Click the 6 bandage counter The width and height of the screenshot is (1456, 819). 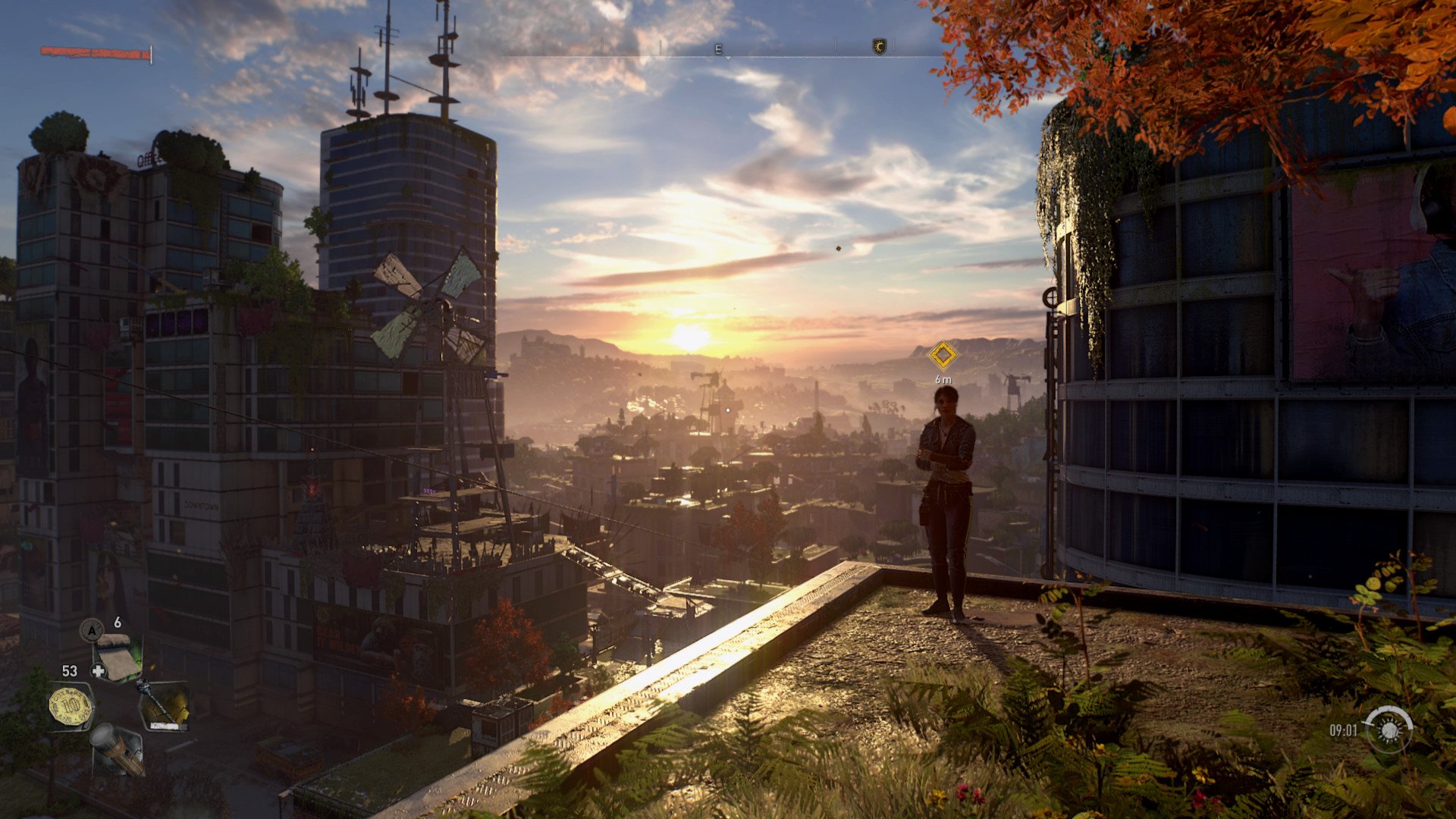coord(117,623)
